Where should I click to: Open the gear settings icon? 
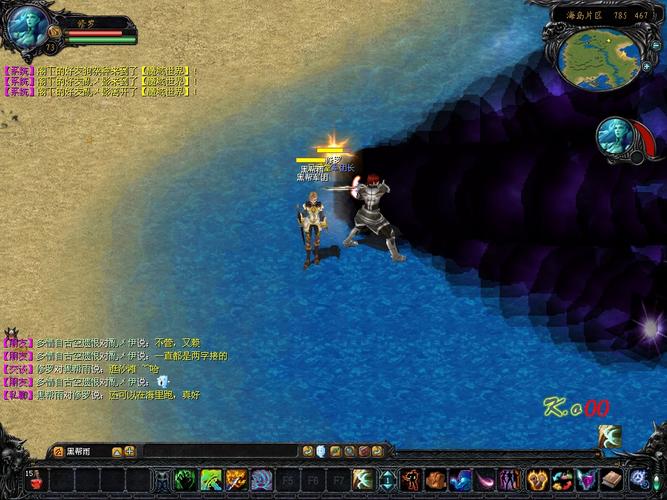639,480
